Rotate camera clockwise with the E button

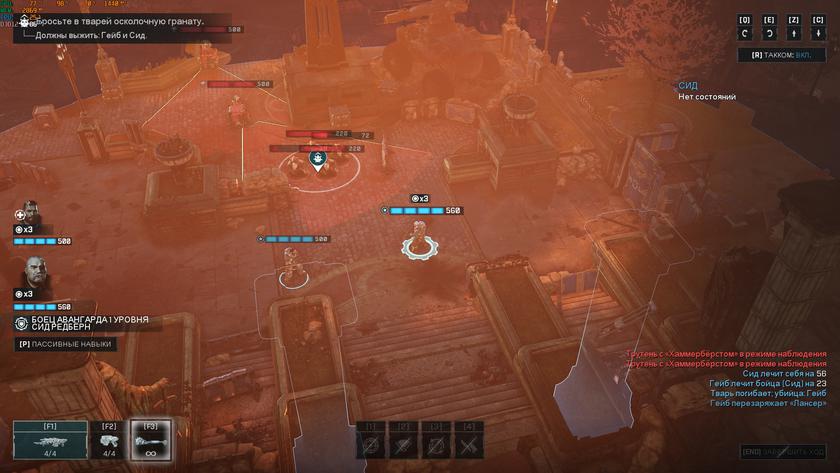coord(769,35)
